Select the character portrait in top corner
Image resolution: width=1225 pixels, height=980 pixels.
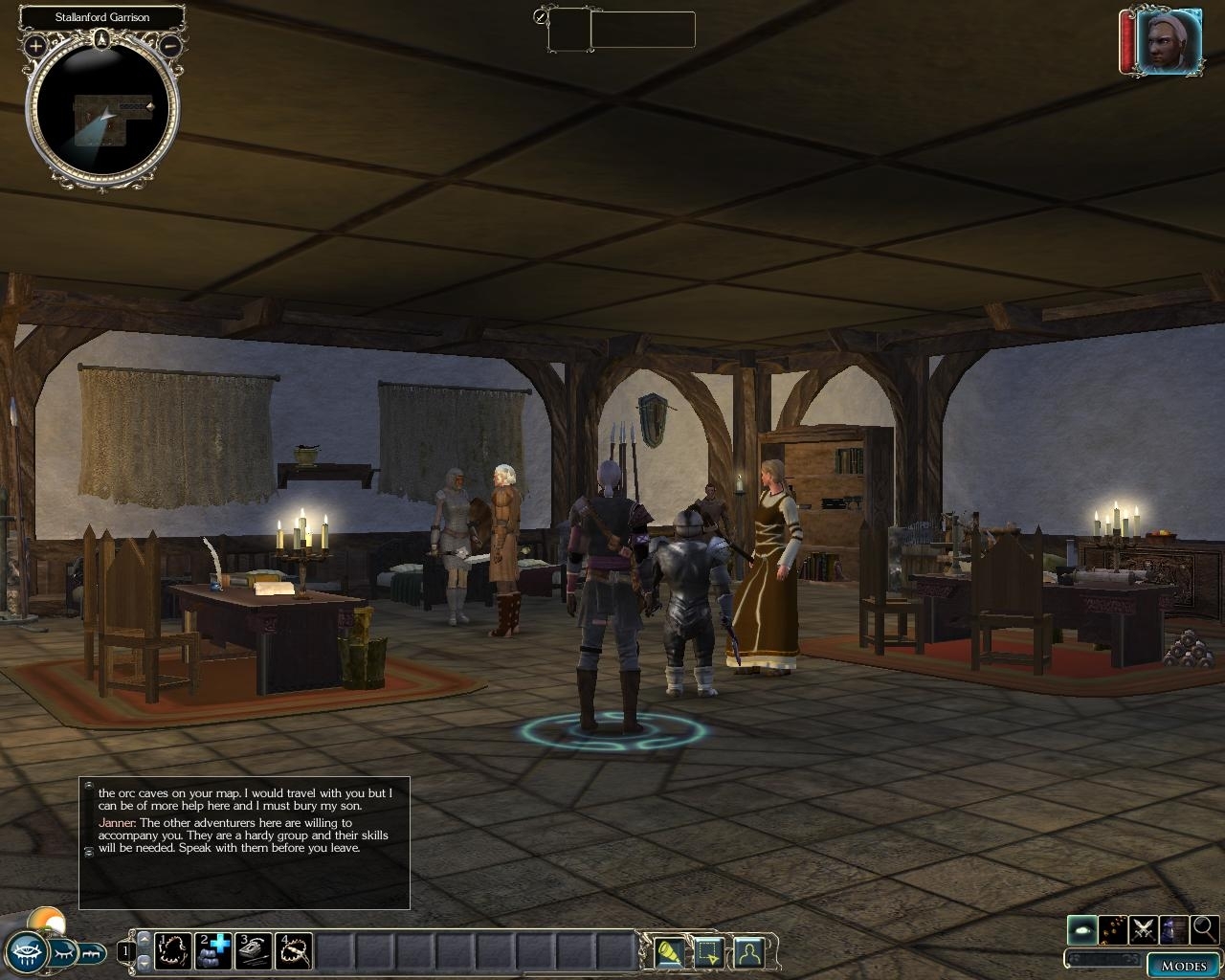(x=1169, y=42)
